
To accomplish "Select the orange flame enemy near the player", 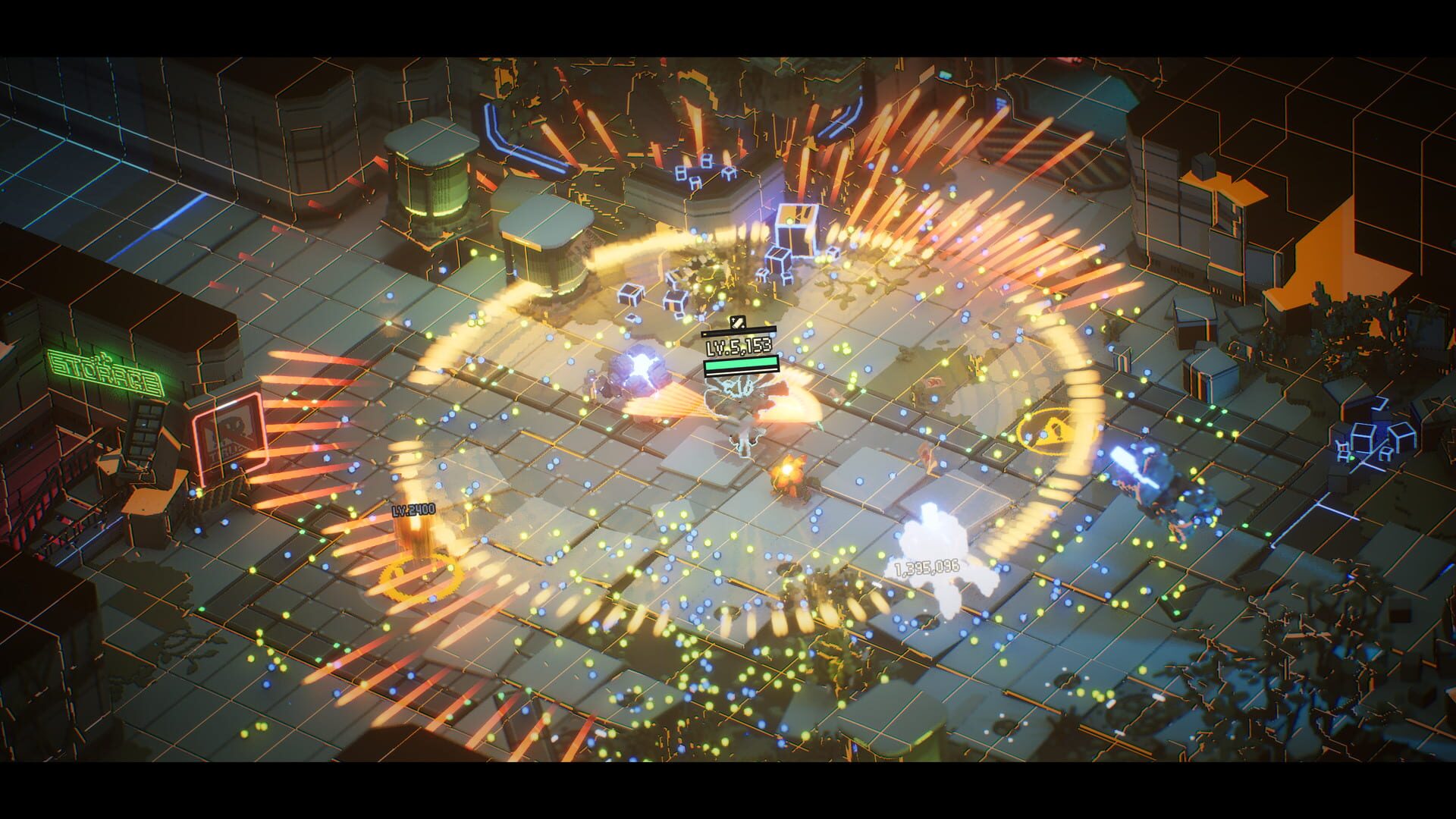I will click(x=789, y=474).
